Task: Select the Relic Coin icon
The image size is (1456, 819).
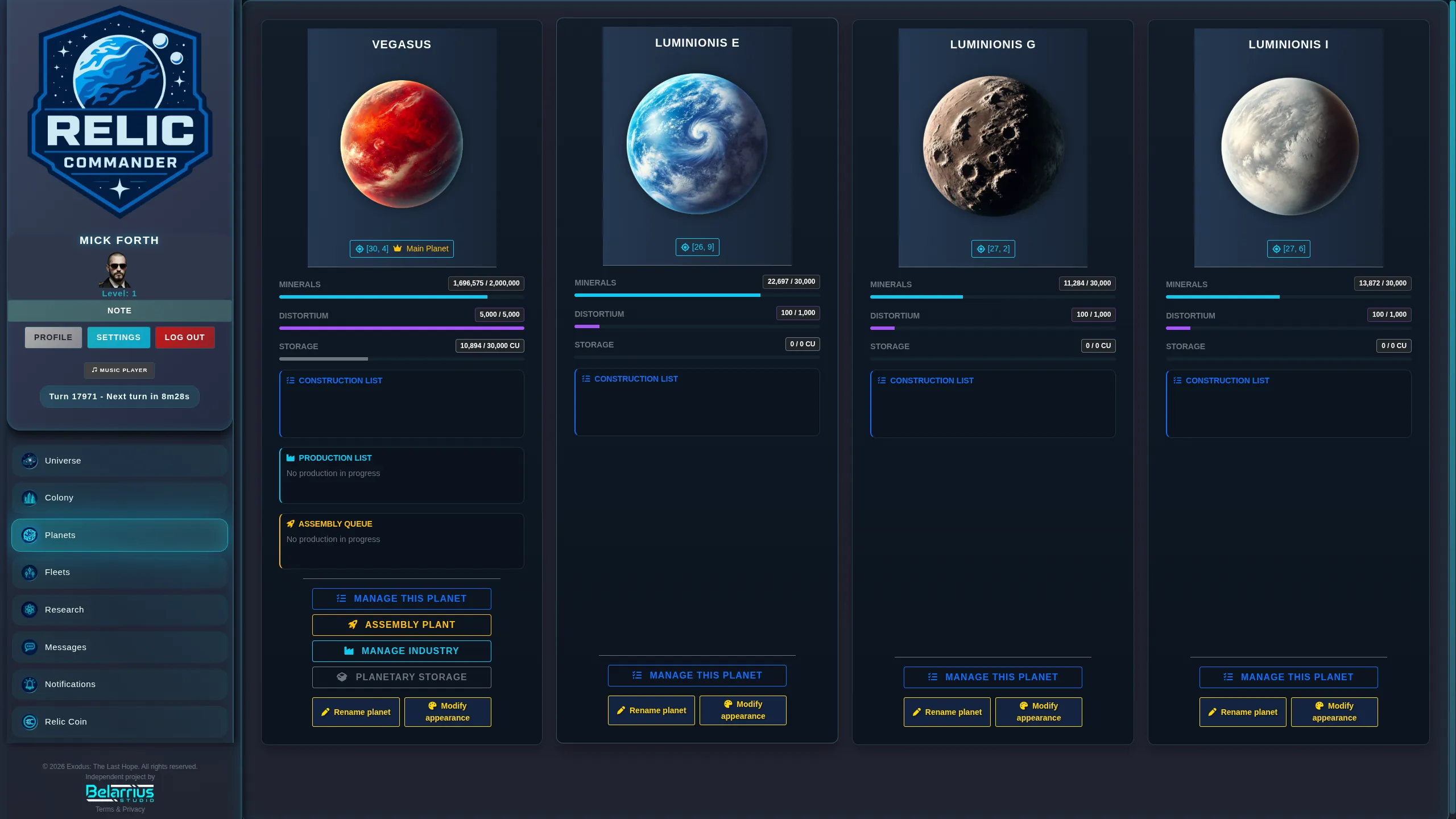Action: pos(29,721)
